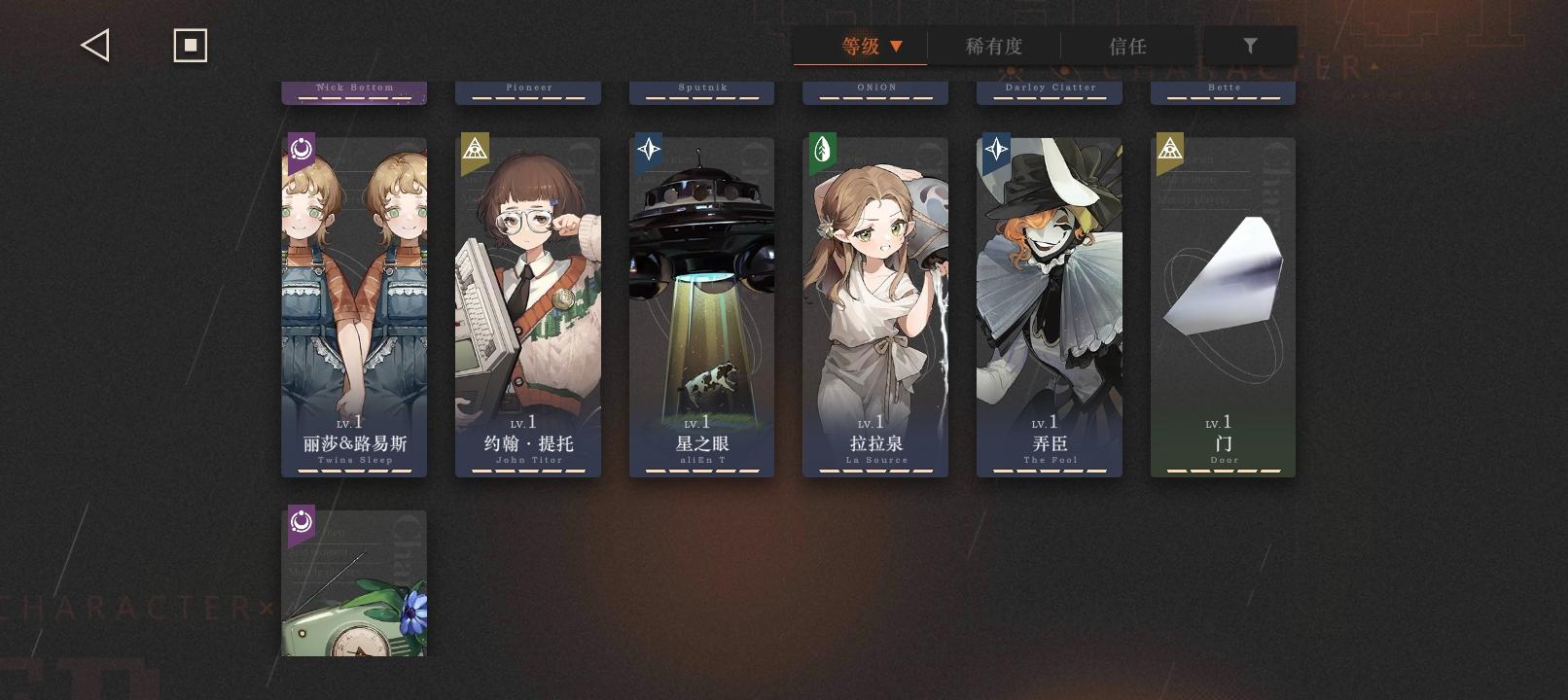This screenshot has width=1568, height=700.
Task: Switch sorting to the 信任 tab
Action: [x=1128, y=46]
